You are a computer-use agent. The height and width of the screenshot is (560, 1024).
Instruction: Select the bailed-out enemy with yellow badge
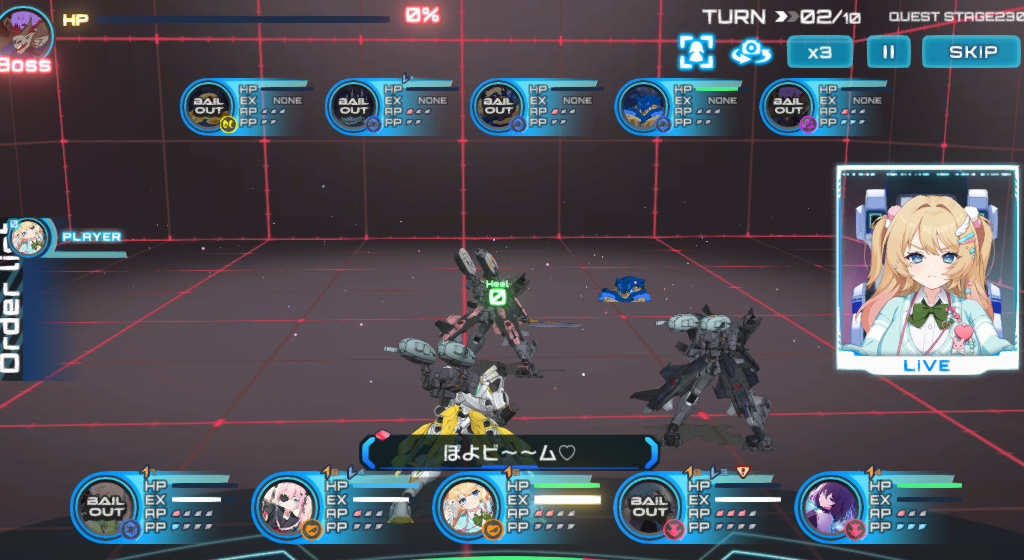210,107
